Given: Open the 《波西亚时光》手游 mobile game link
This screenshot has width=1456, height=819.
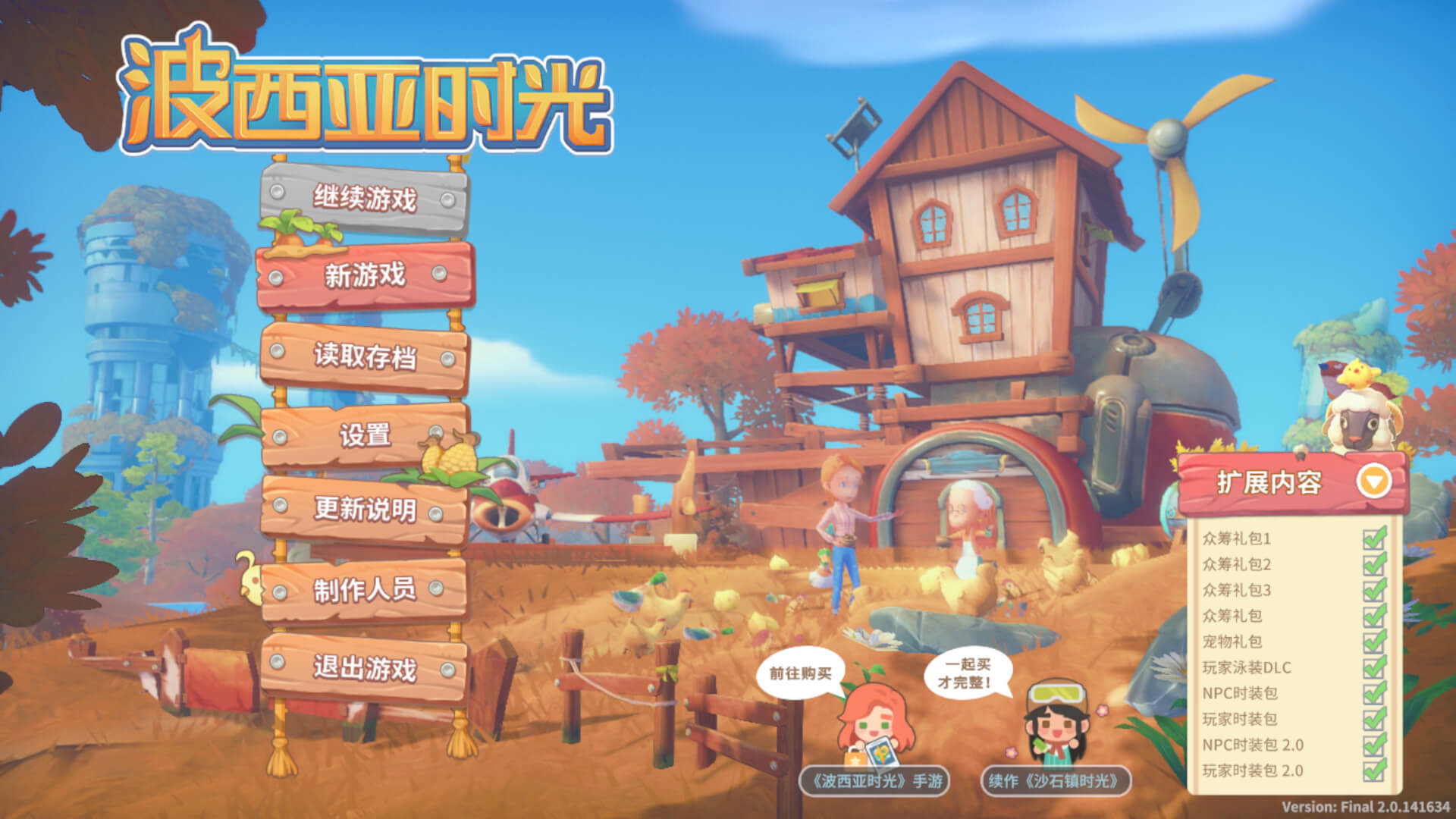Looking at the screenshot, I should tap(875, 780).
